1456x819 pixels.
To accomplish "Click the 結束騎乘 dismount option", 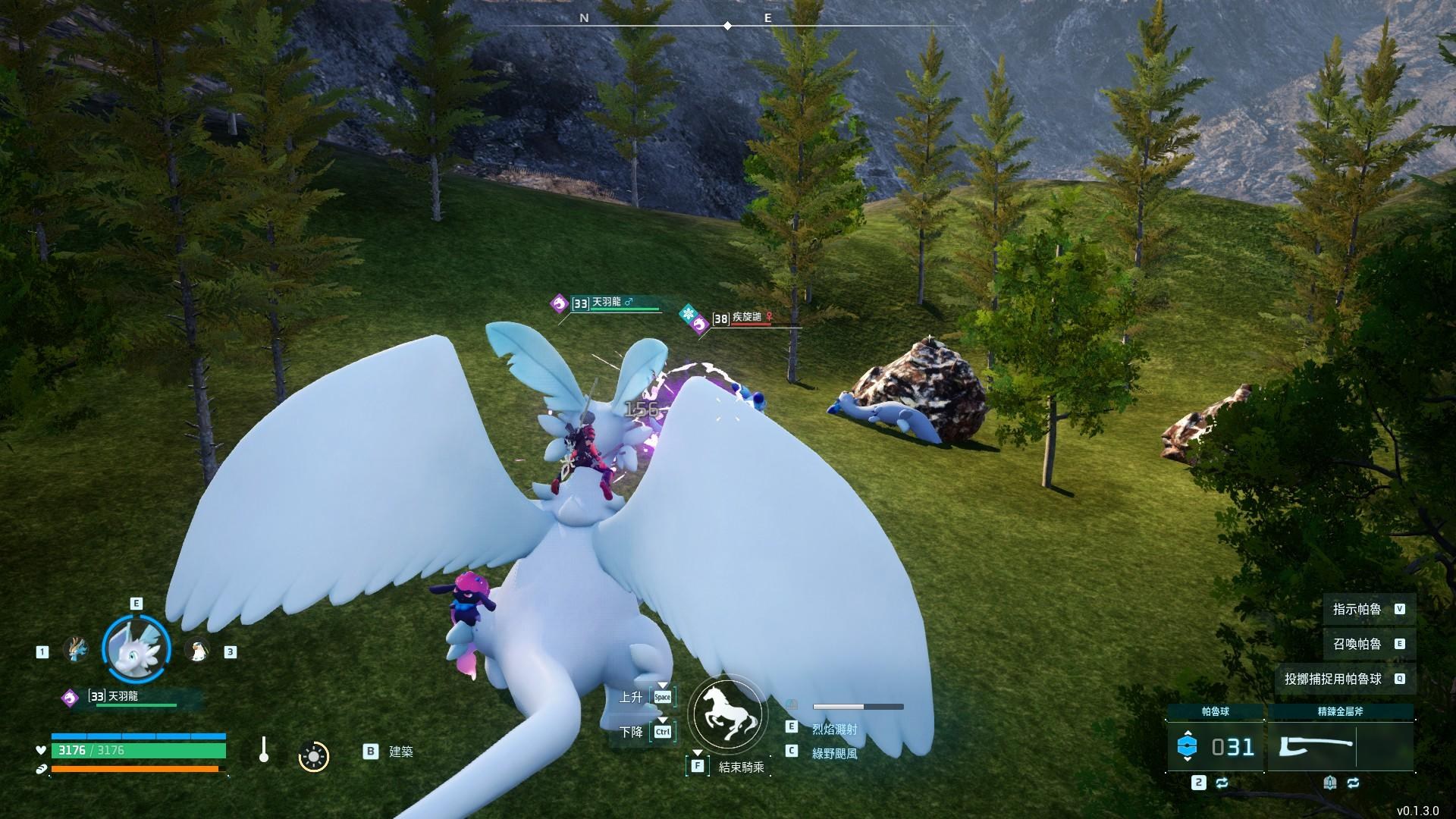I will tap(740, 767).
